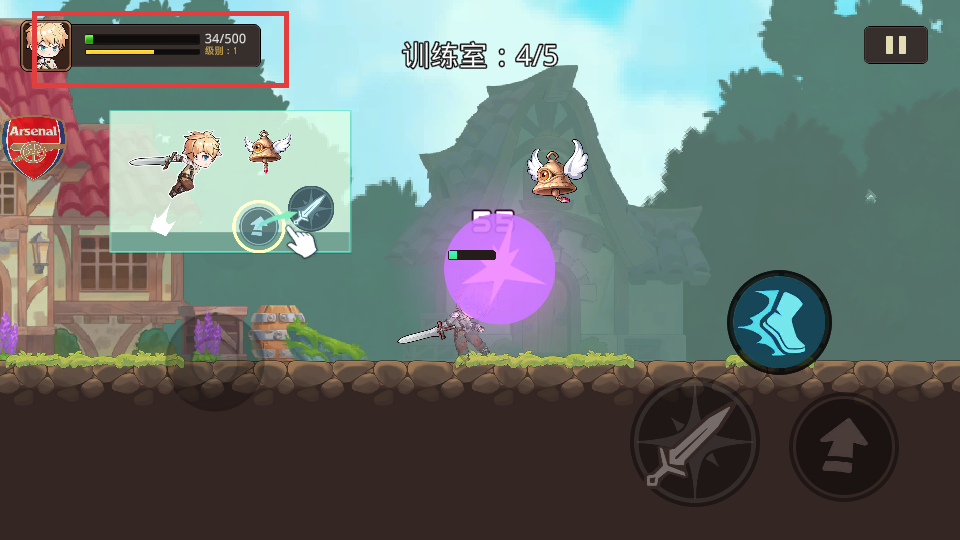Viewport: 960px width, 540px height.
Task: Click the blonde hero portrait
Action: pyautogui.click(x=47, y=46)
